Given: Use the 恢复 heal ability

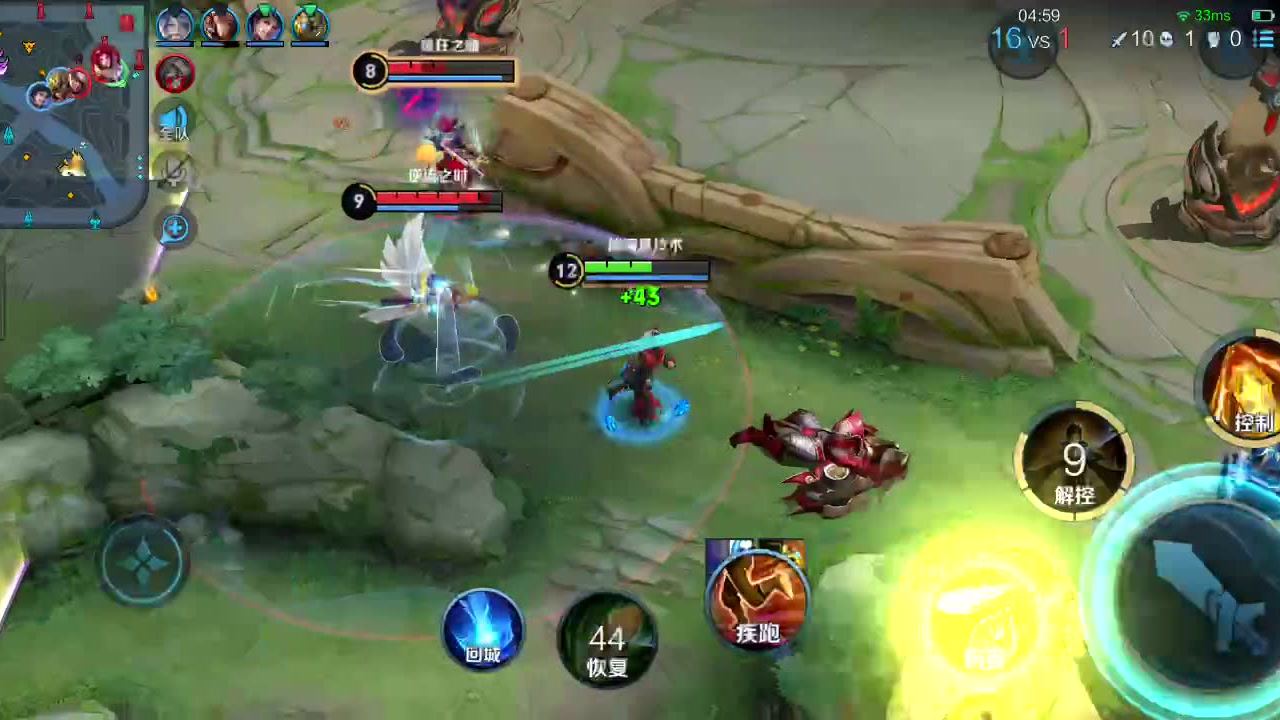Looking at the screenshot, I should 606,640.
